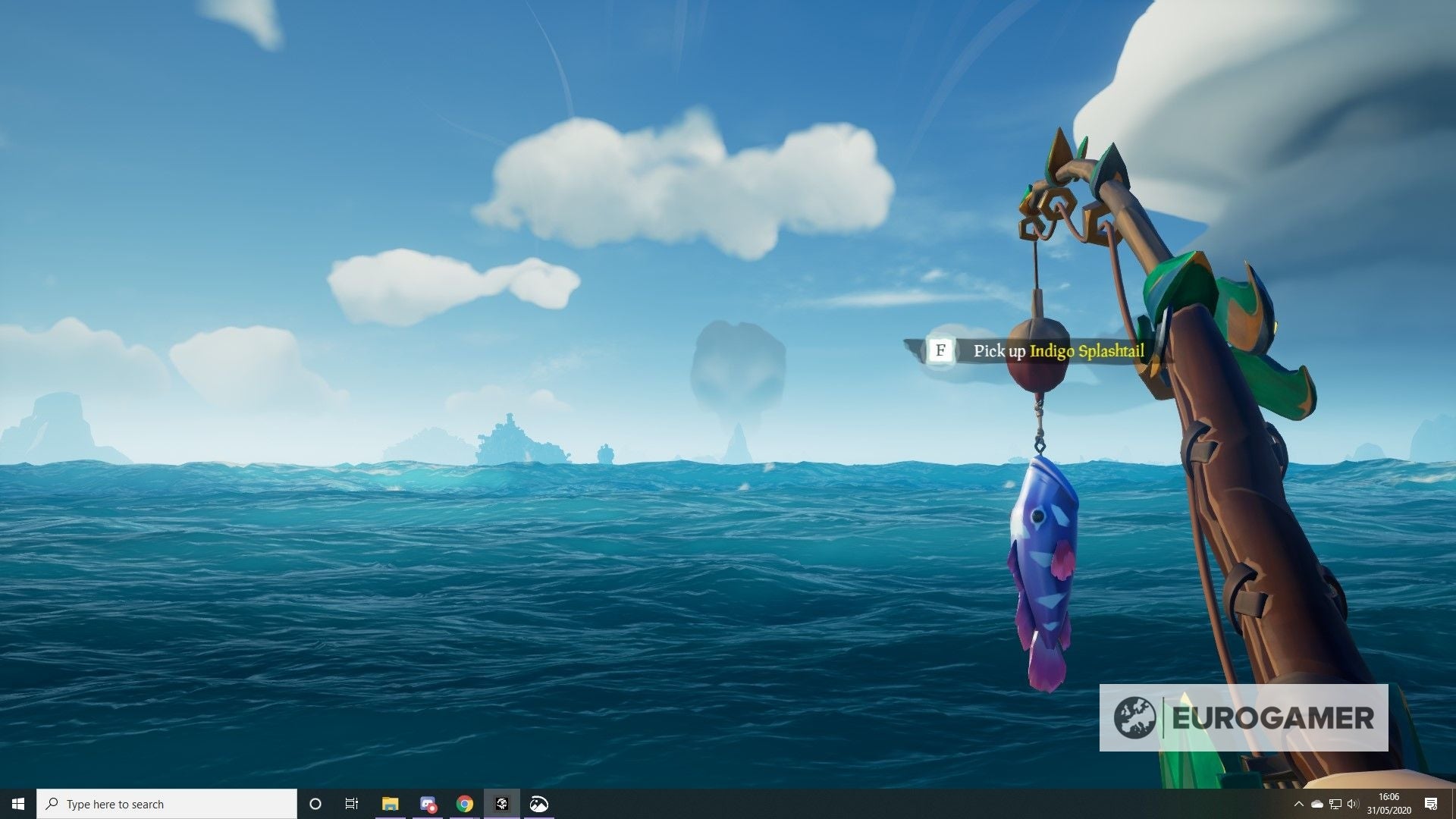
Task: Open the Xbox app from the taskbar
Action: click(541, 804)
